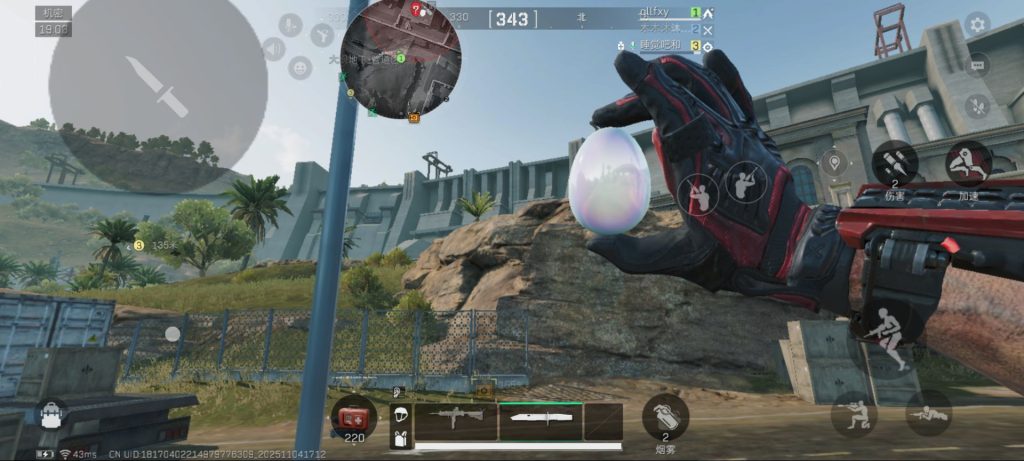Tap the crouch stance button
Viewport: 1024px width, 461px height.
tap(853, 414)
